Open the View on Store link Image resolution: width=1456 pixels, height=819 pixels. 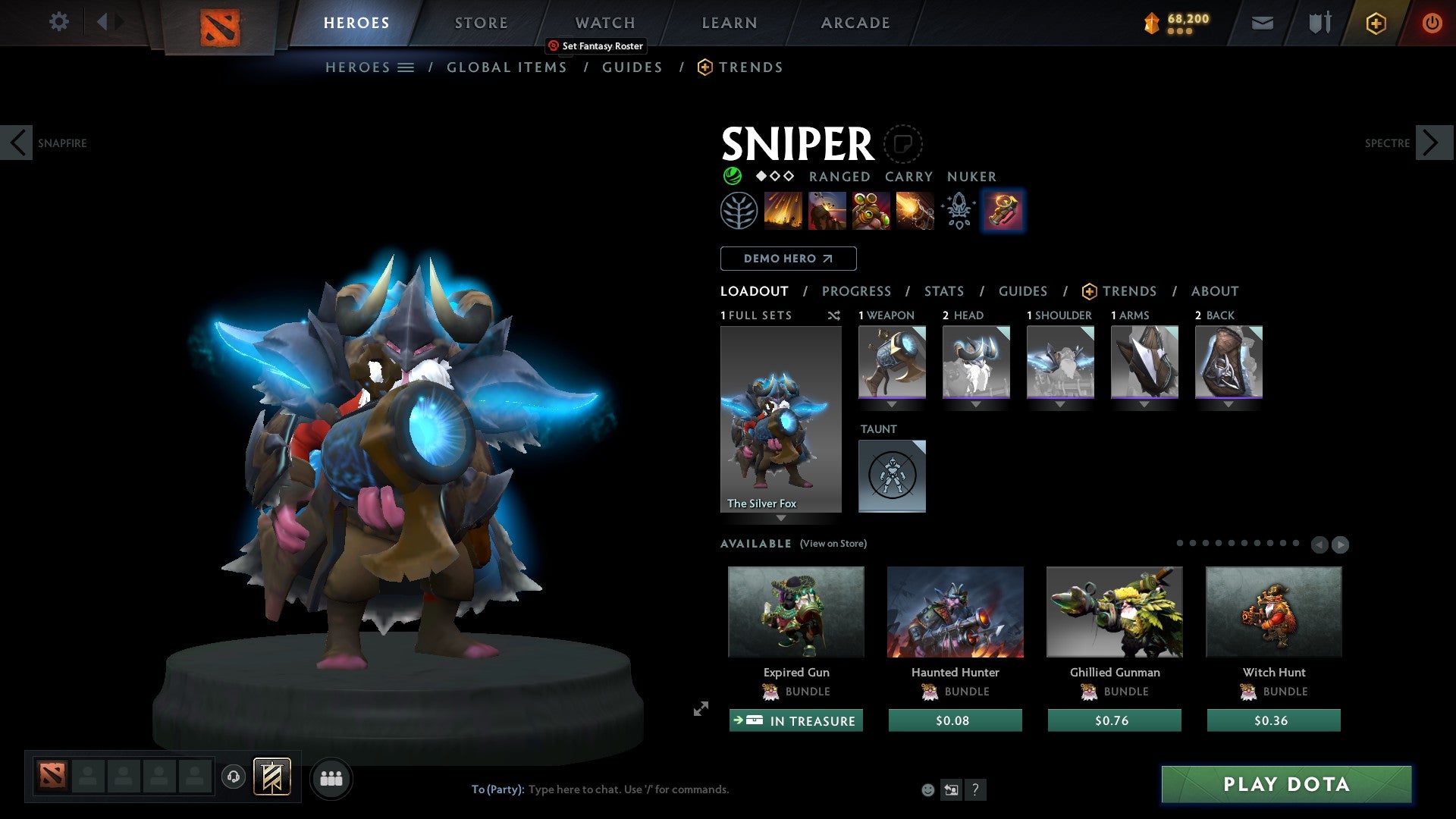(x=833, y=544)
